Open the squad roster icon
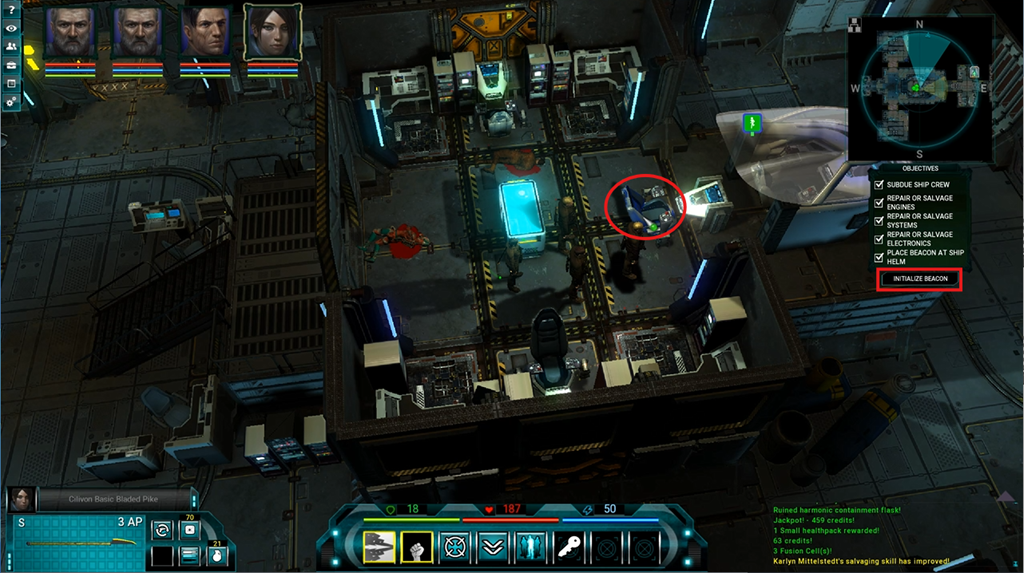 [10, 47]
